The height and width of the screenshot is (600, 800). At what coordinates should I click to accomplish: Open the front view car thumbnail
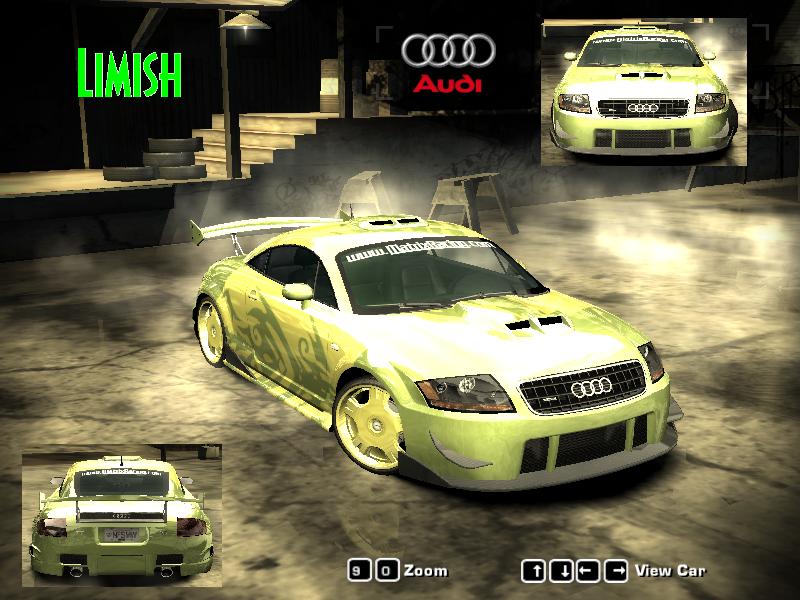point(643,91)
